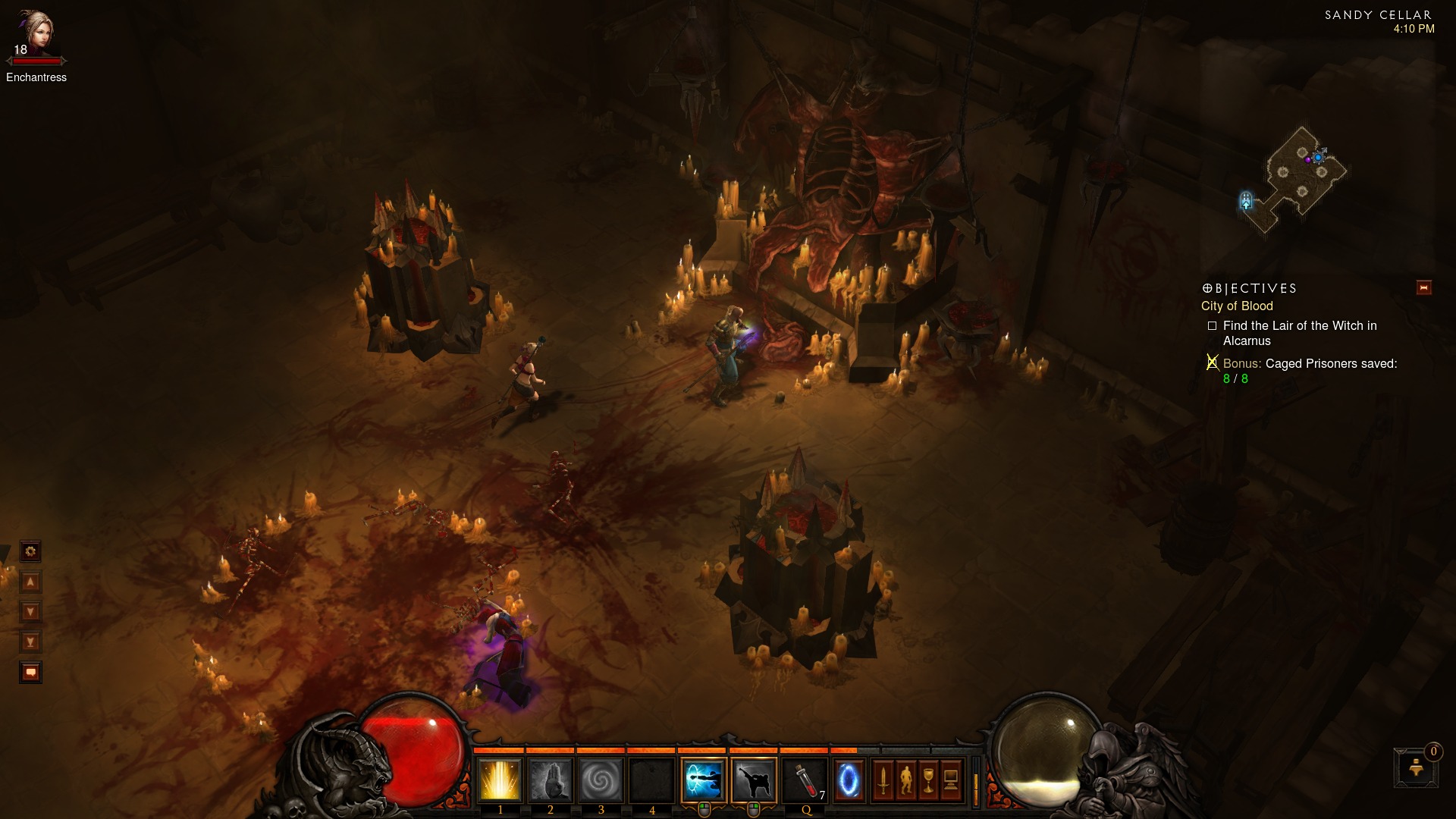Image resolution: width=1456 pixels, height=819 pixels.
Task: Select the flying kick skill
Action: (x=754, y=780)
